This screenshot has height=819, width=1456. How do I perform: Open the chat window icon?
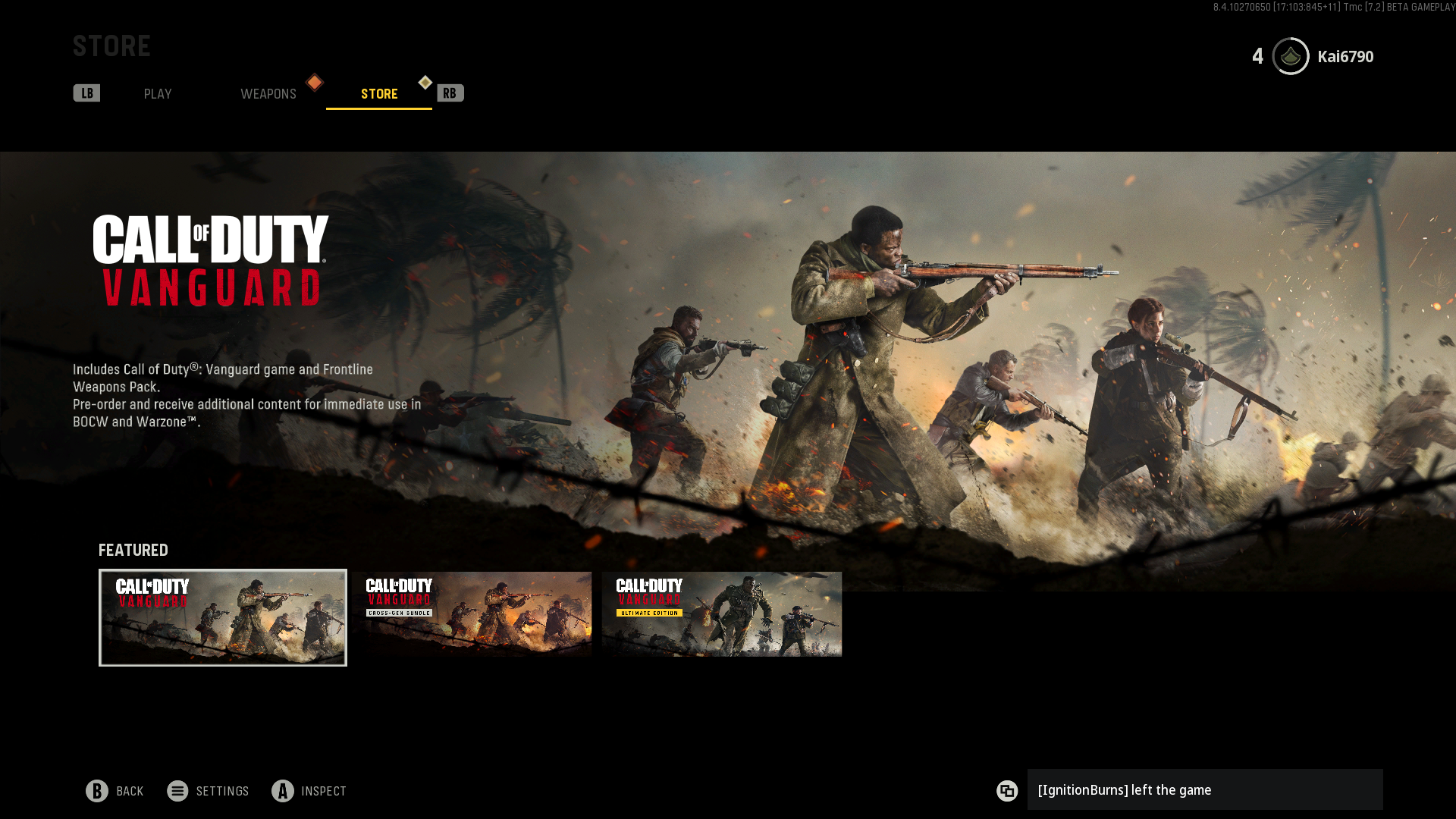click(x=1007, y=791)
